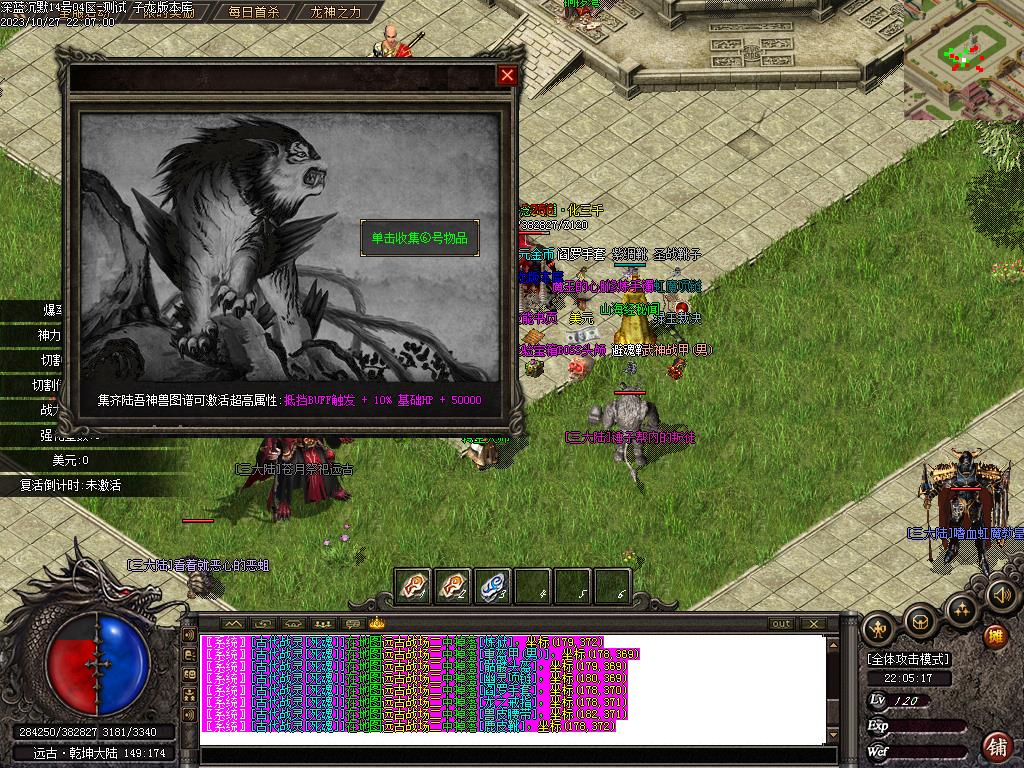Click the 单击收集⑥号物品 button
The height and width of the screenshot is (768, 1024).
(420, 238)
